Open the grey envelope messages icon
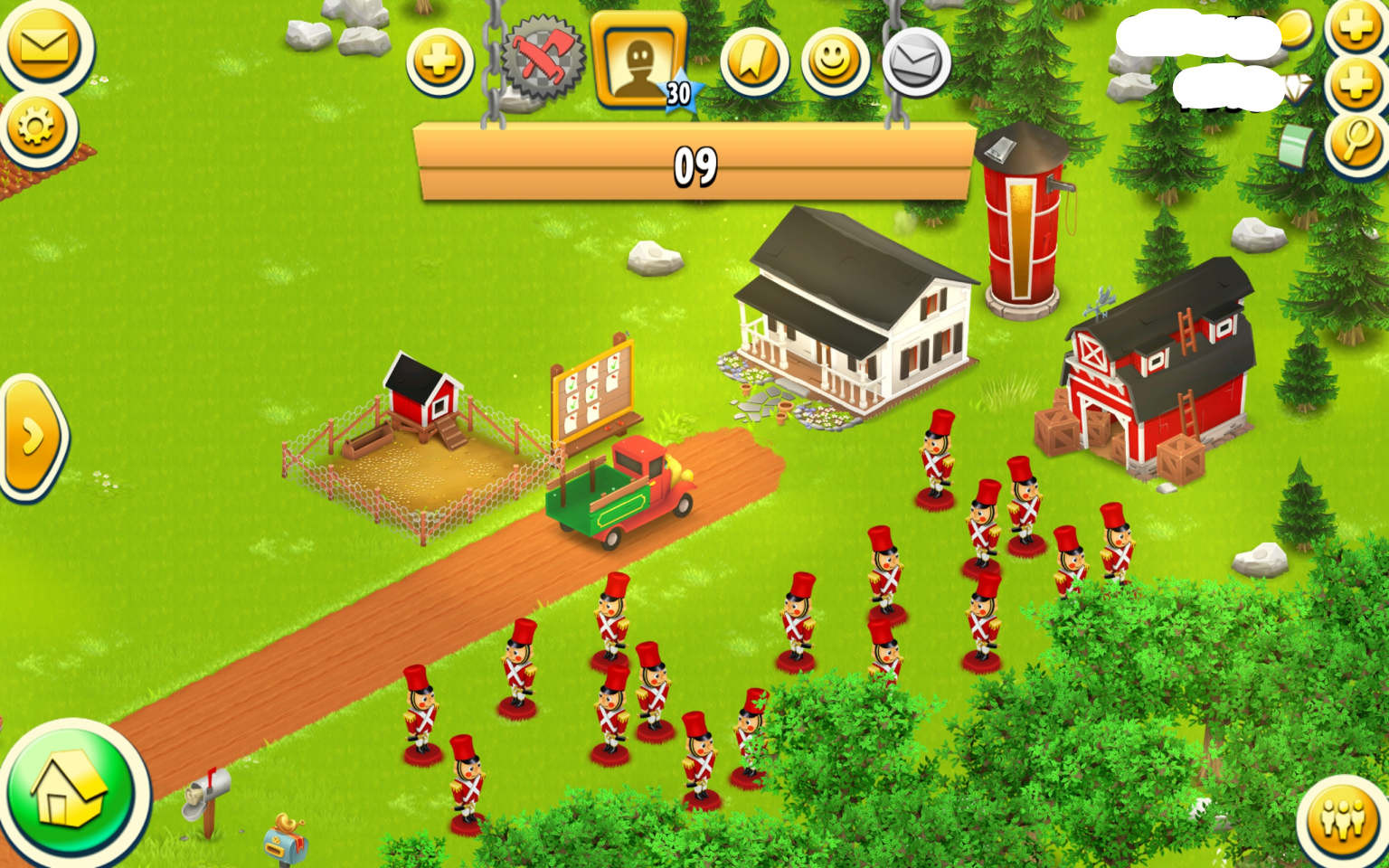The width and height of the screenshot is (1389, 868). 915,61
